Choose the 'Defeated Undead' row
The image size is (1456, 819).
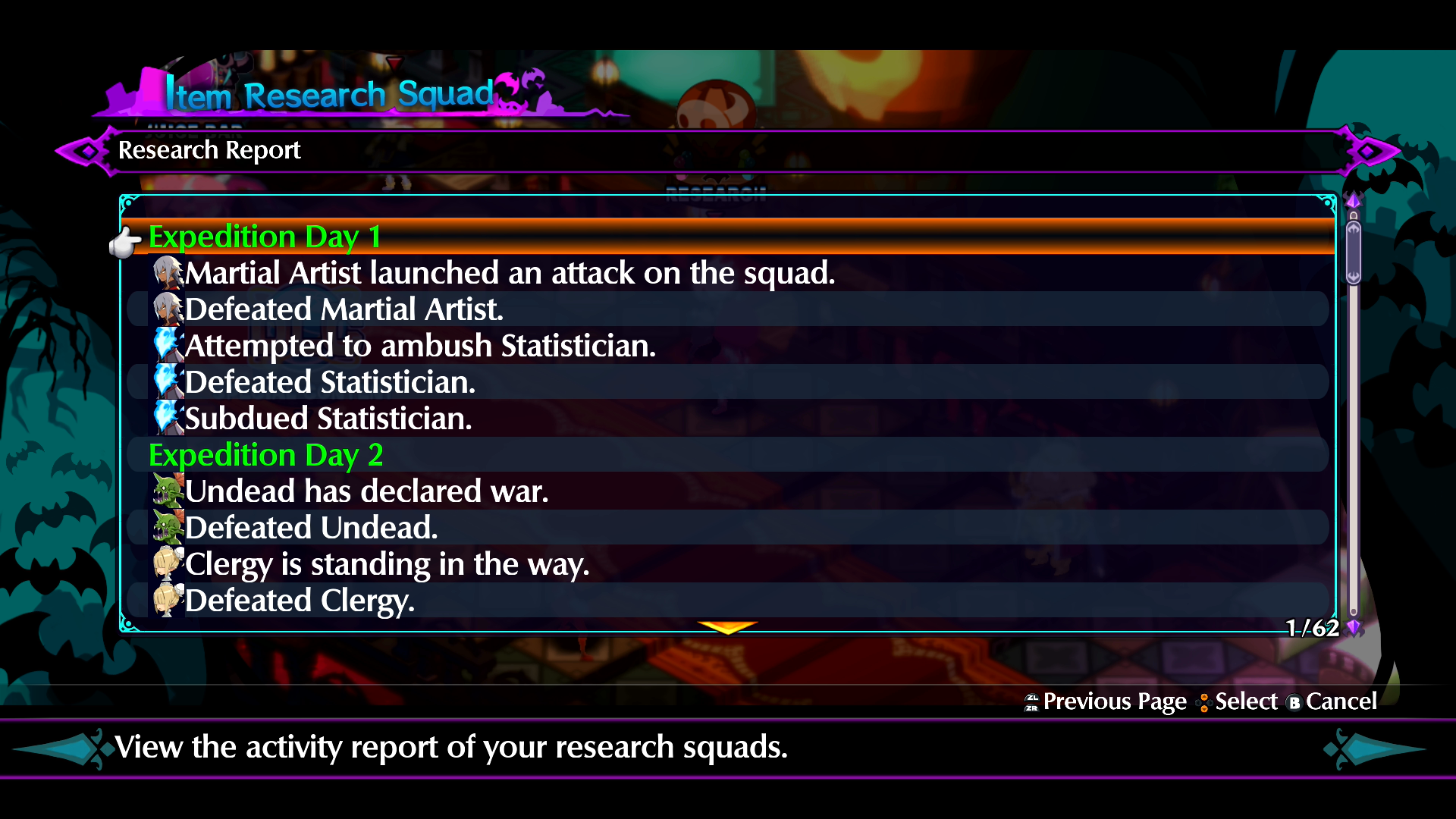pyautogui.click(x=311, y=529)
